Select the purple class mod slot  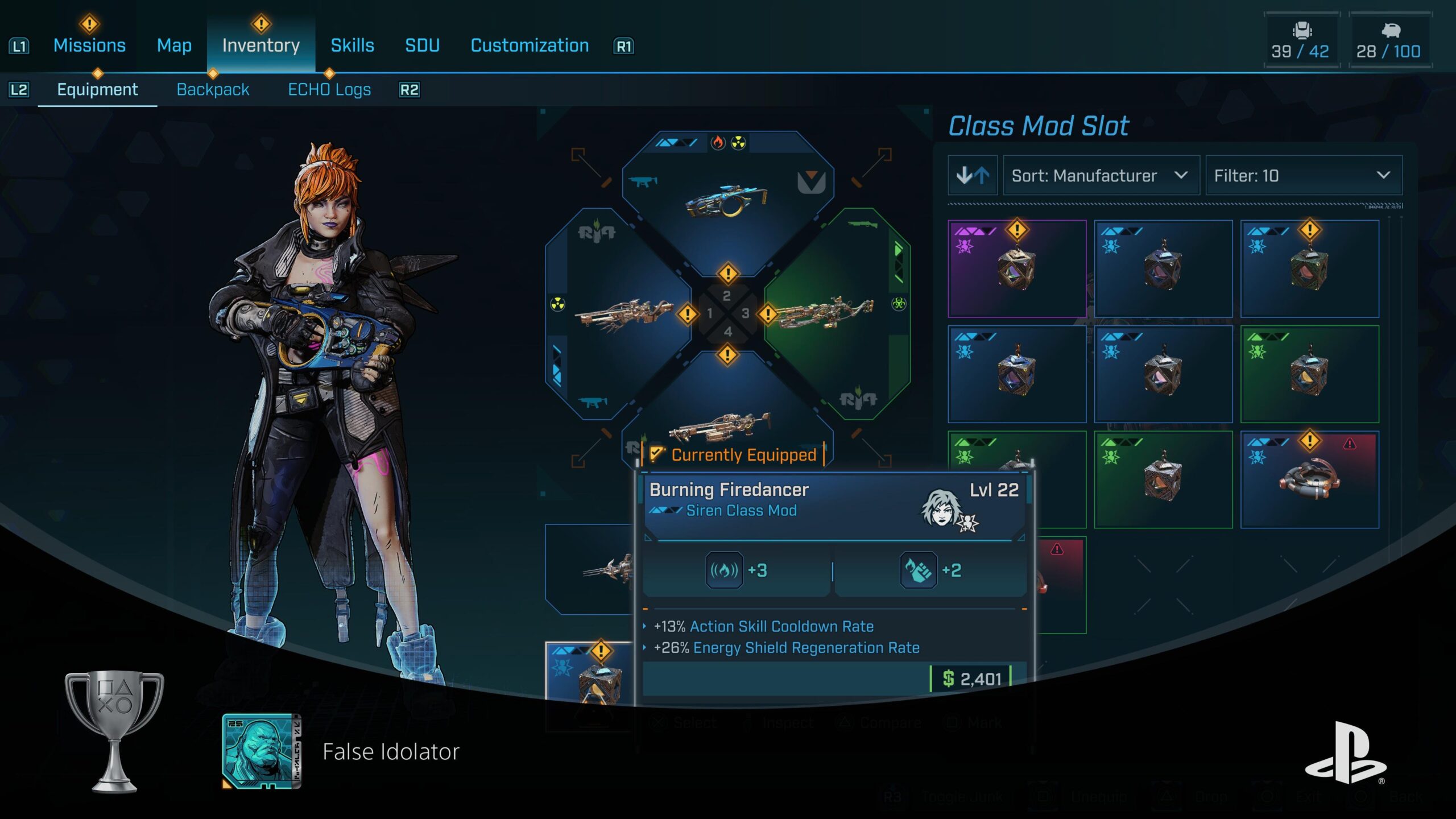tap(1016, 268)
